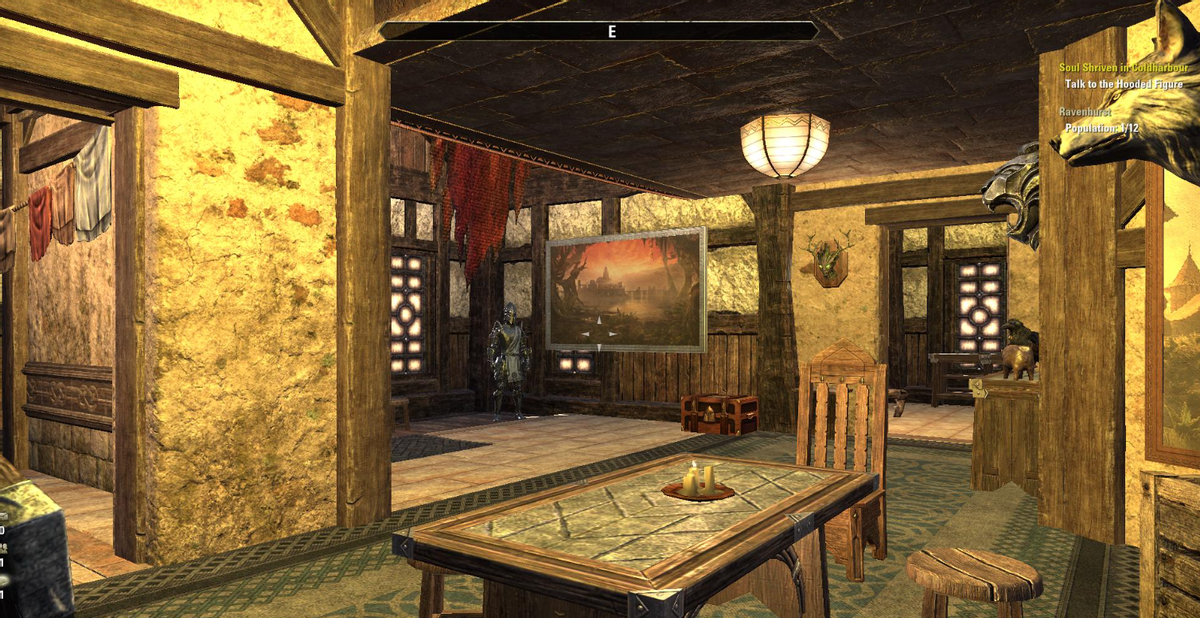This screenshot has width=1200, height=618.
Task: Click the compass bar showing East
Action: pyautogui.click(x=599, y=31)
